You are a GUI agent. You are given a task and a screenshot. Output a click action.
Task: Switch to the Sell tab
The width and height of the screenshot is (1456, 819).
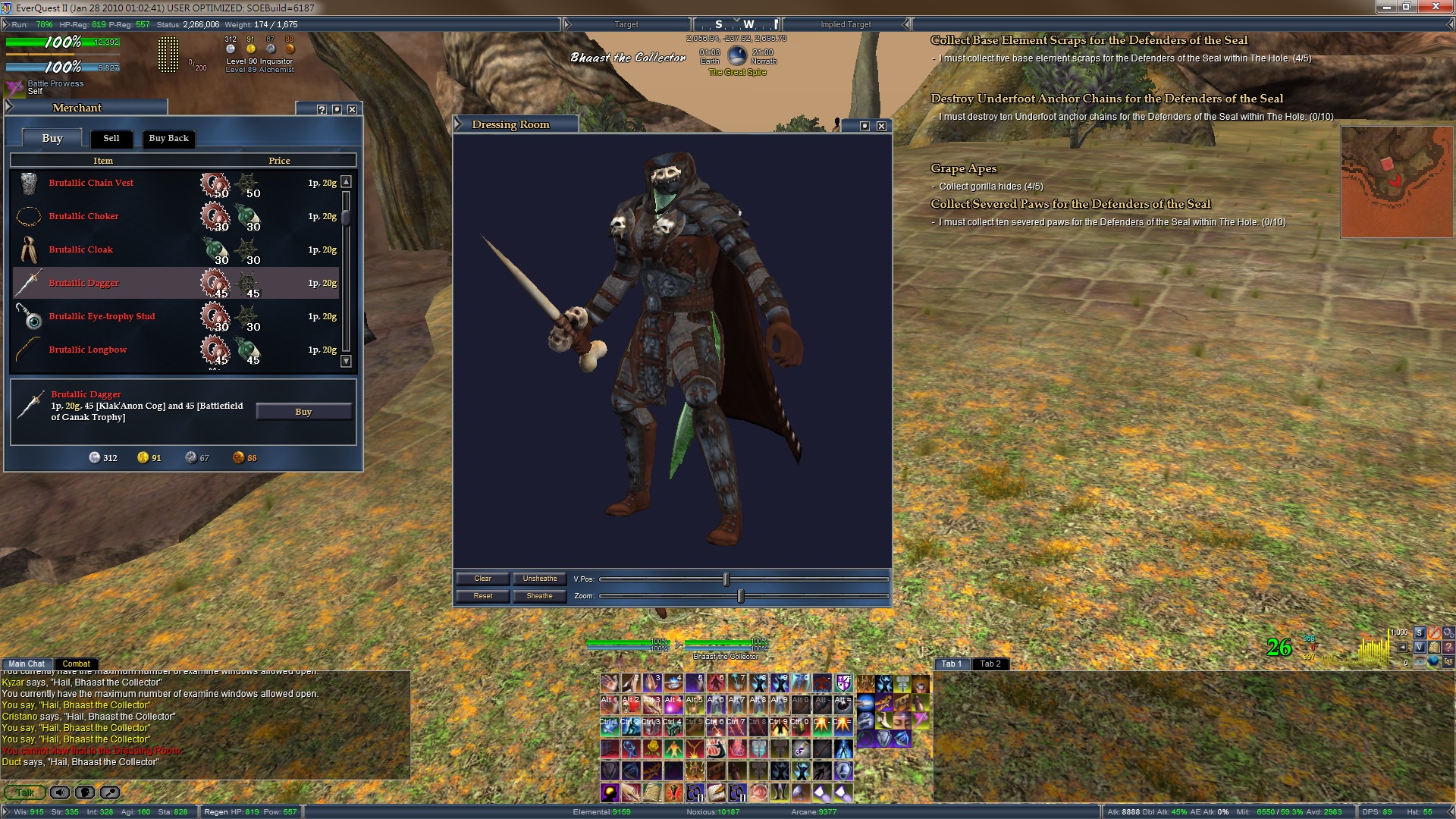click(x=111, y=138)
